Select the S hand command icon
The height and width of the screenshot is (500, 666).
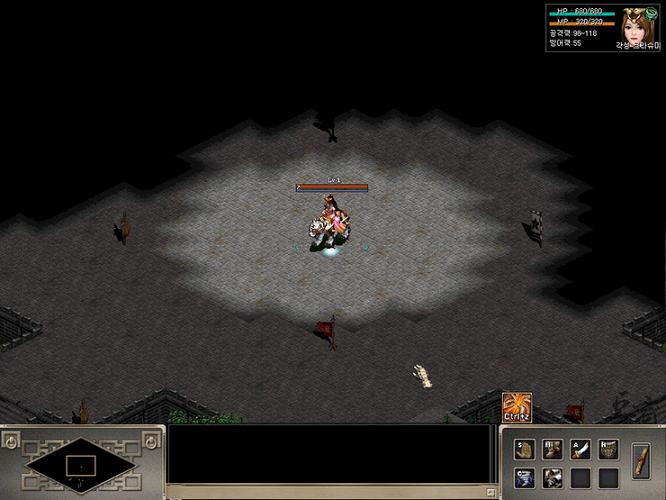[x=525, y=449]
